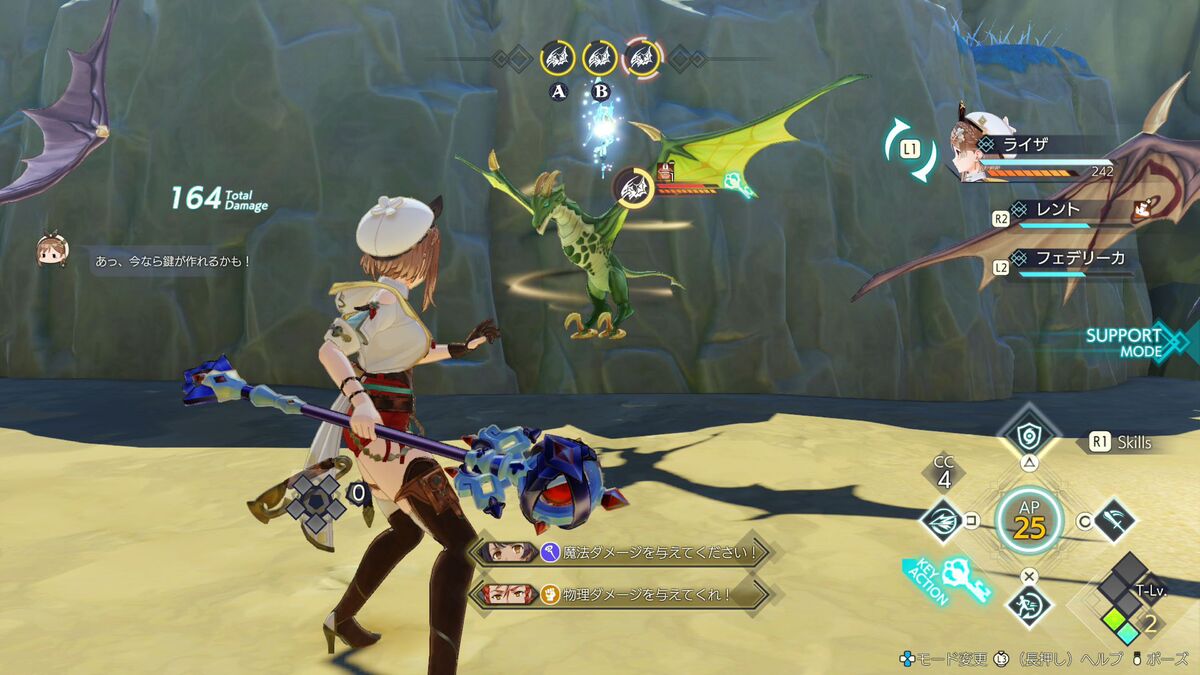Click the central AP 25 gauge
This screenshot has width=1200, height=675.
pyautogui.click(x=1029, y=519)
